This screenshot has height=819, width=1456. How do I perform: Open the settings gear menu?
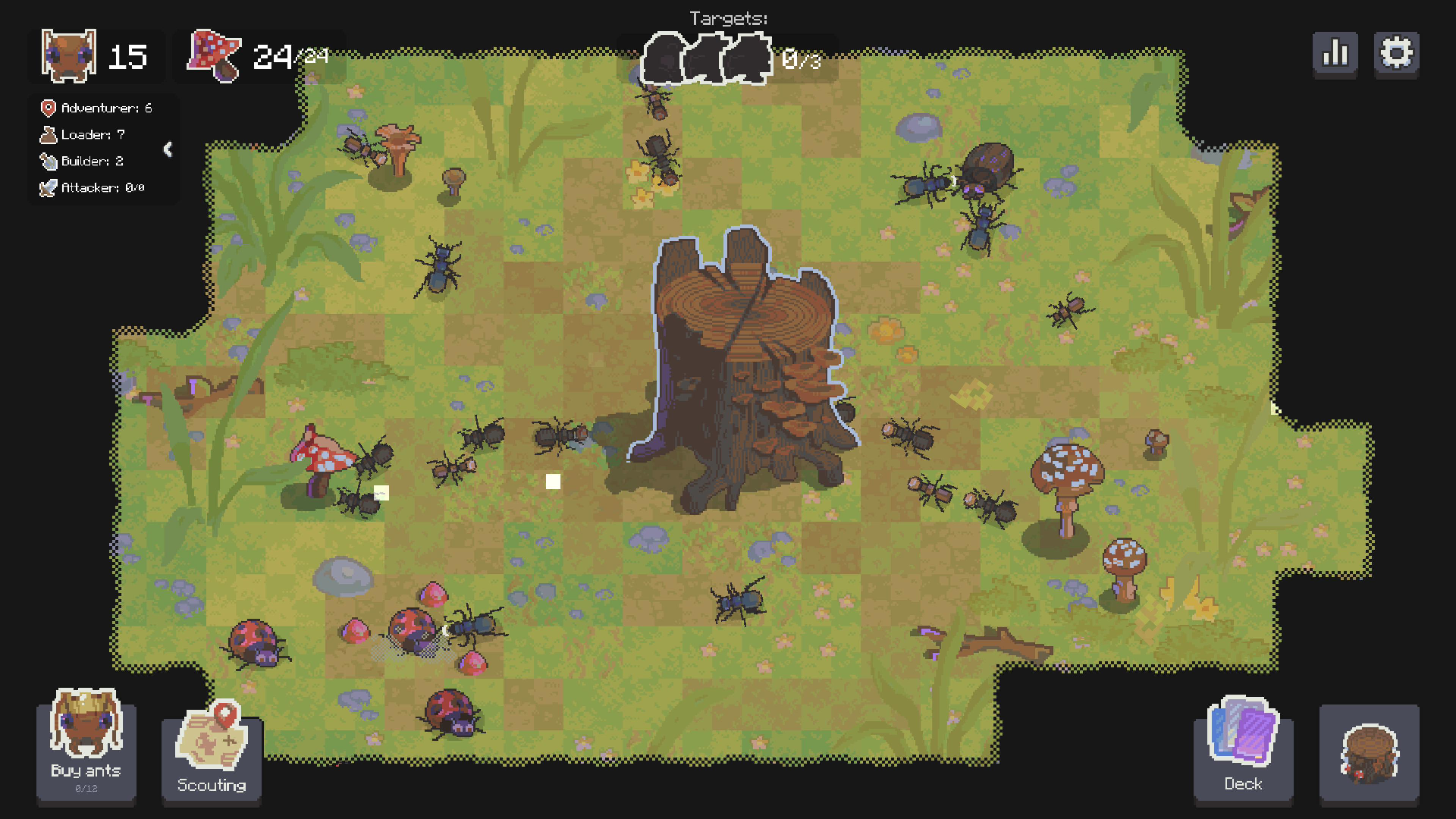tap(1397, 53)
